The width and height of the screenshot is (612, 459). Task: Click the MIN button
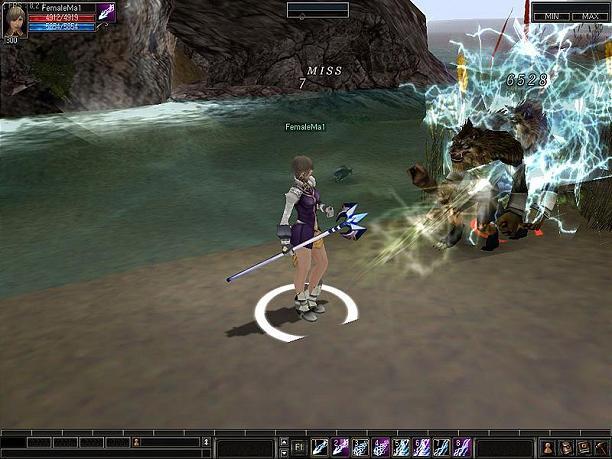pyautogui.click(x=550, y=17)
